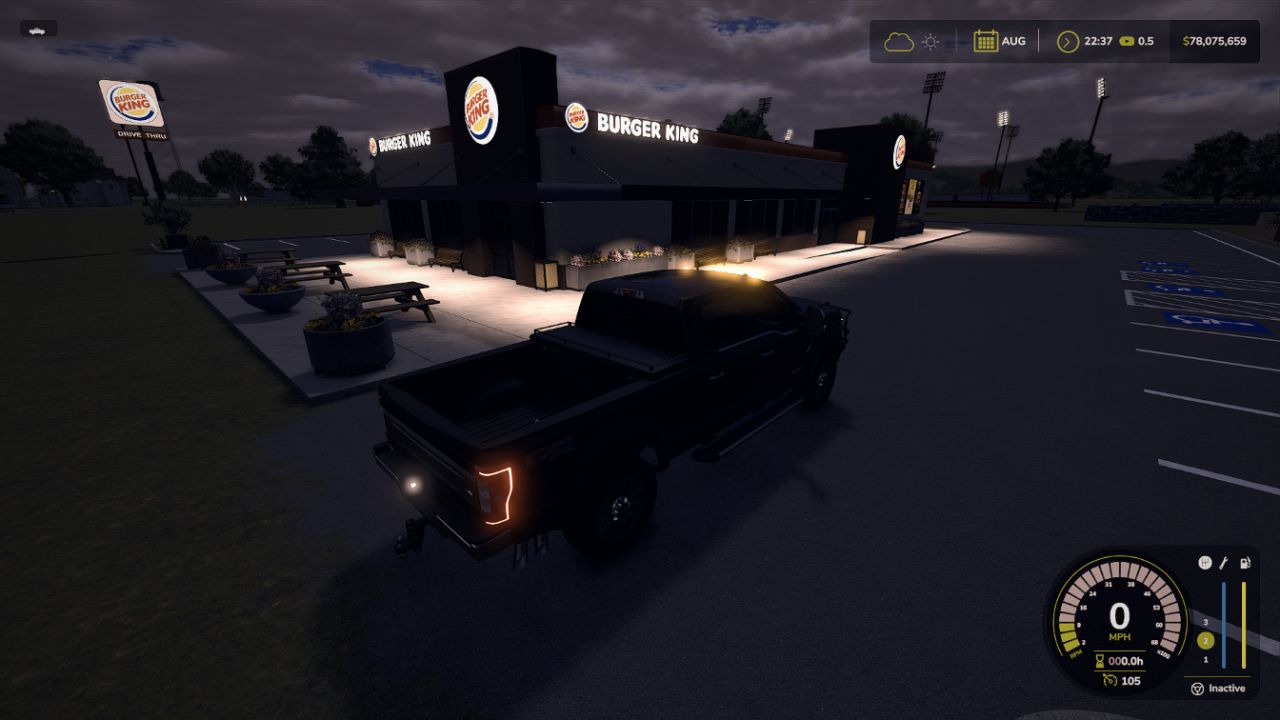Select the vehicle icon in the top-left corner
The height and width of the screenshot is (720, 1280).
click(38, 32)
